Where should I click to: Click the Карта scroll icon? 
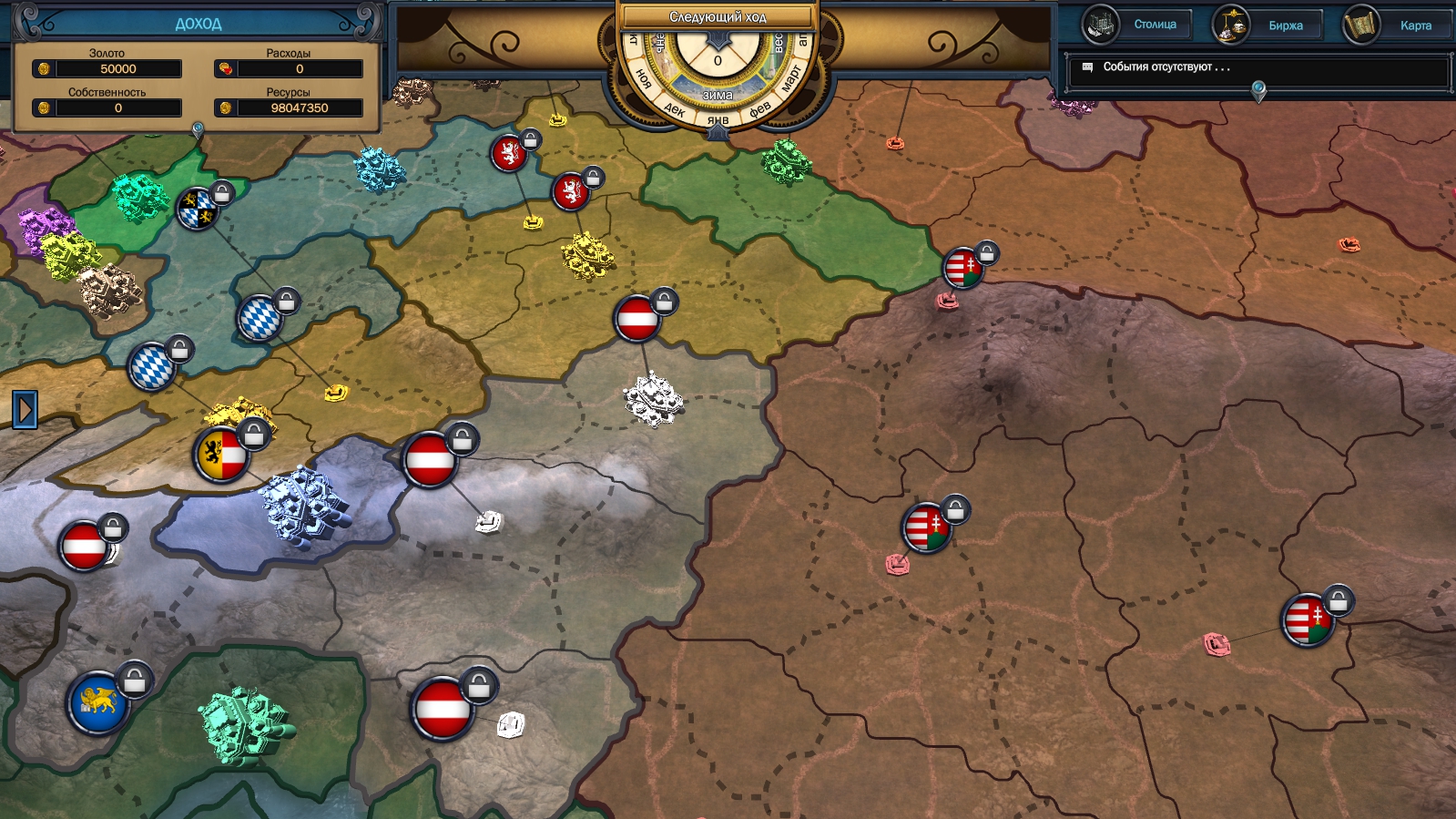pos(1361,25)
